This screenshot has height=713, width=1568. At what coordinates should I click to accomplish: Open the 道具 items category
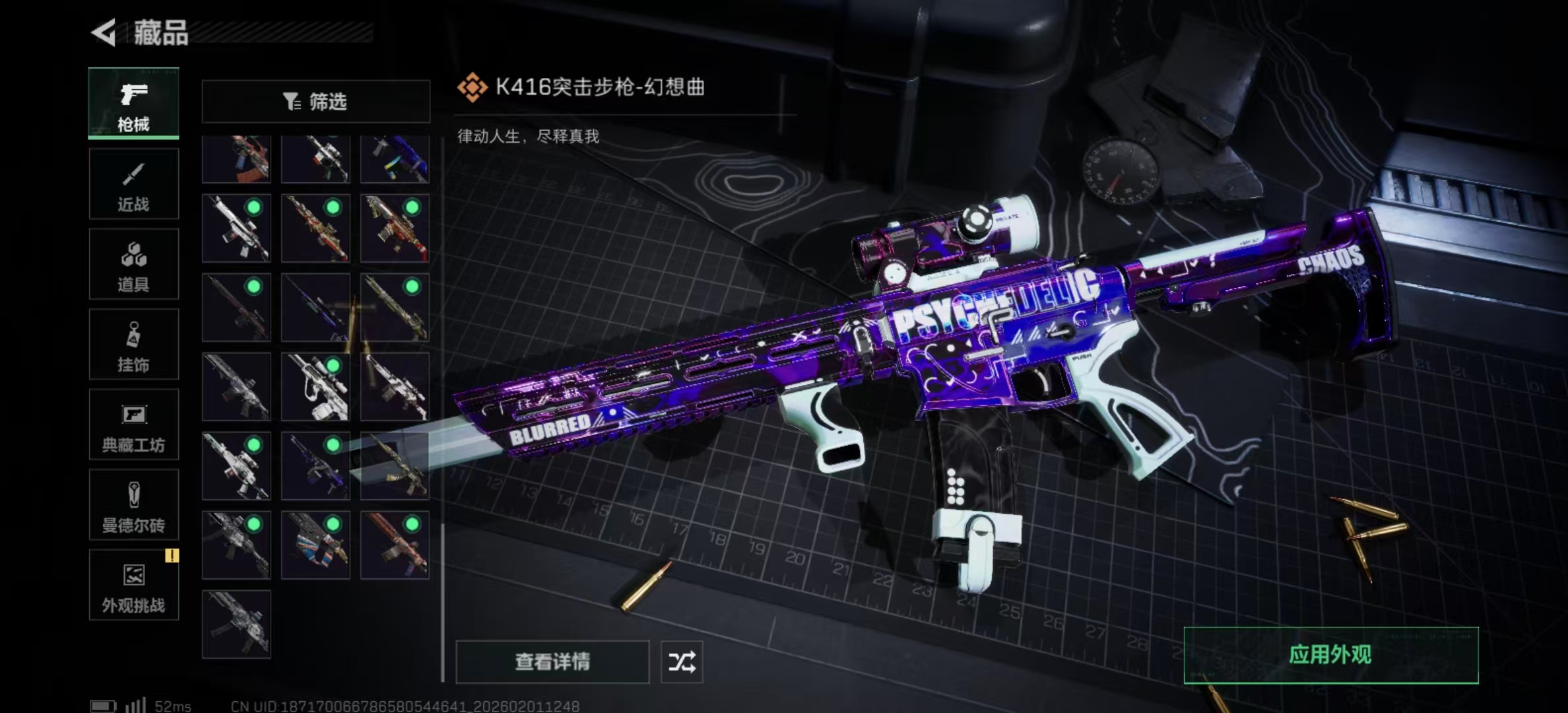click(133, 264)
